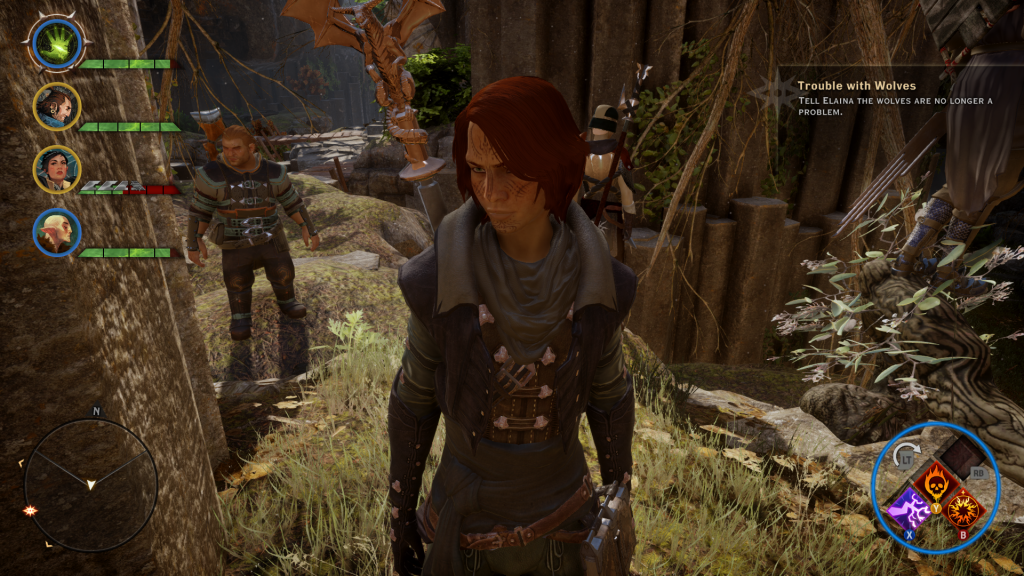Select the bearded warrior party portrait
Screen dimensions: 1024x576
[x=56, y=106]
